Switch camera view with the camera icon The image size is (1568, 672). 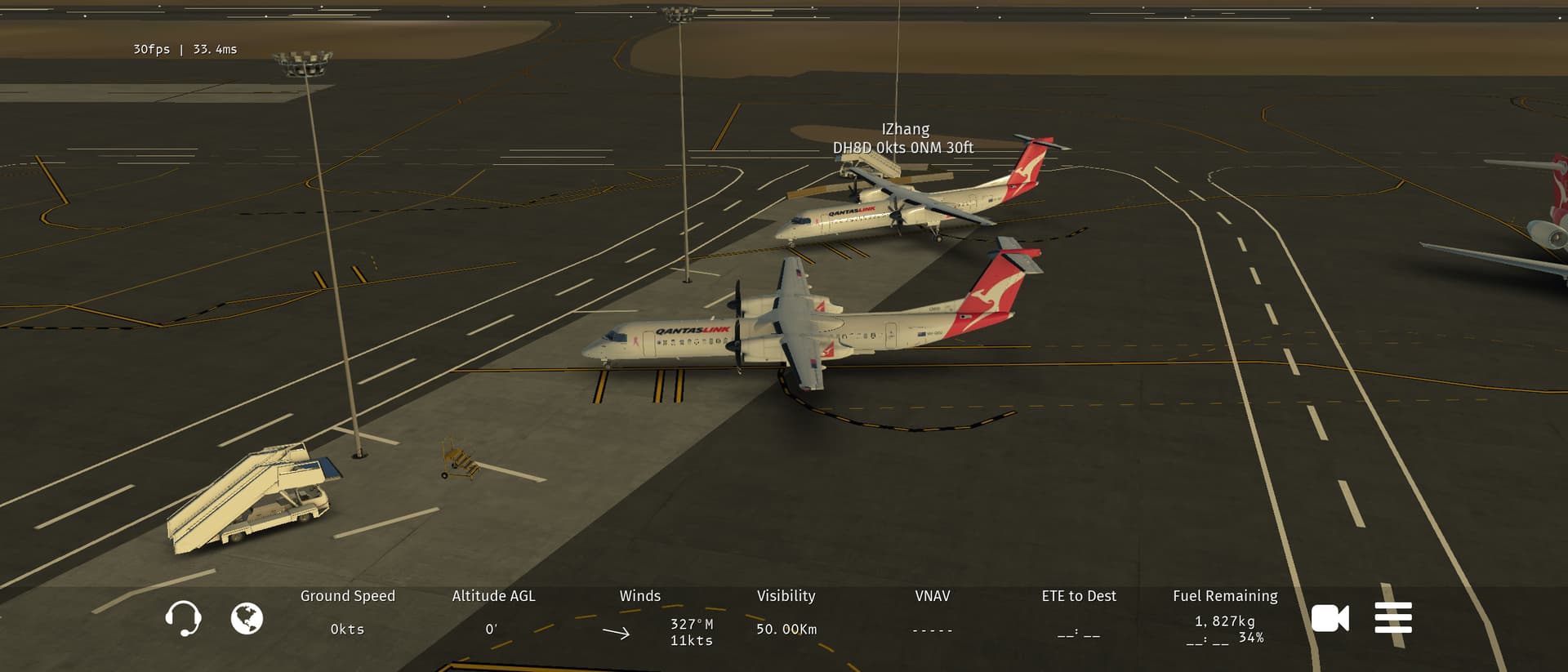pyautogui.click(x=1330, y=618)
